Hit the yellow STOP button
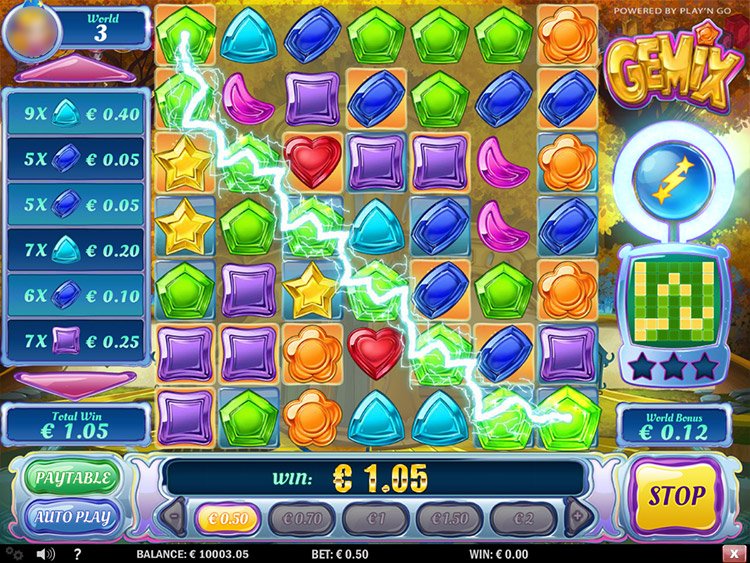Viewport: 750px width, 563px height. pos(676,495)
